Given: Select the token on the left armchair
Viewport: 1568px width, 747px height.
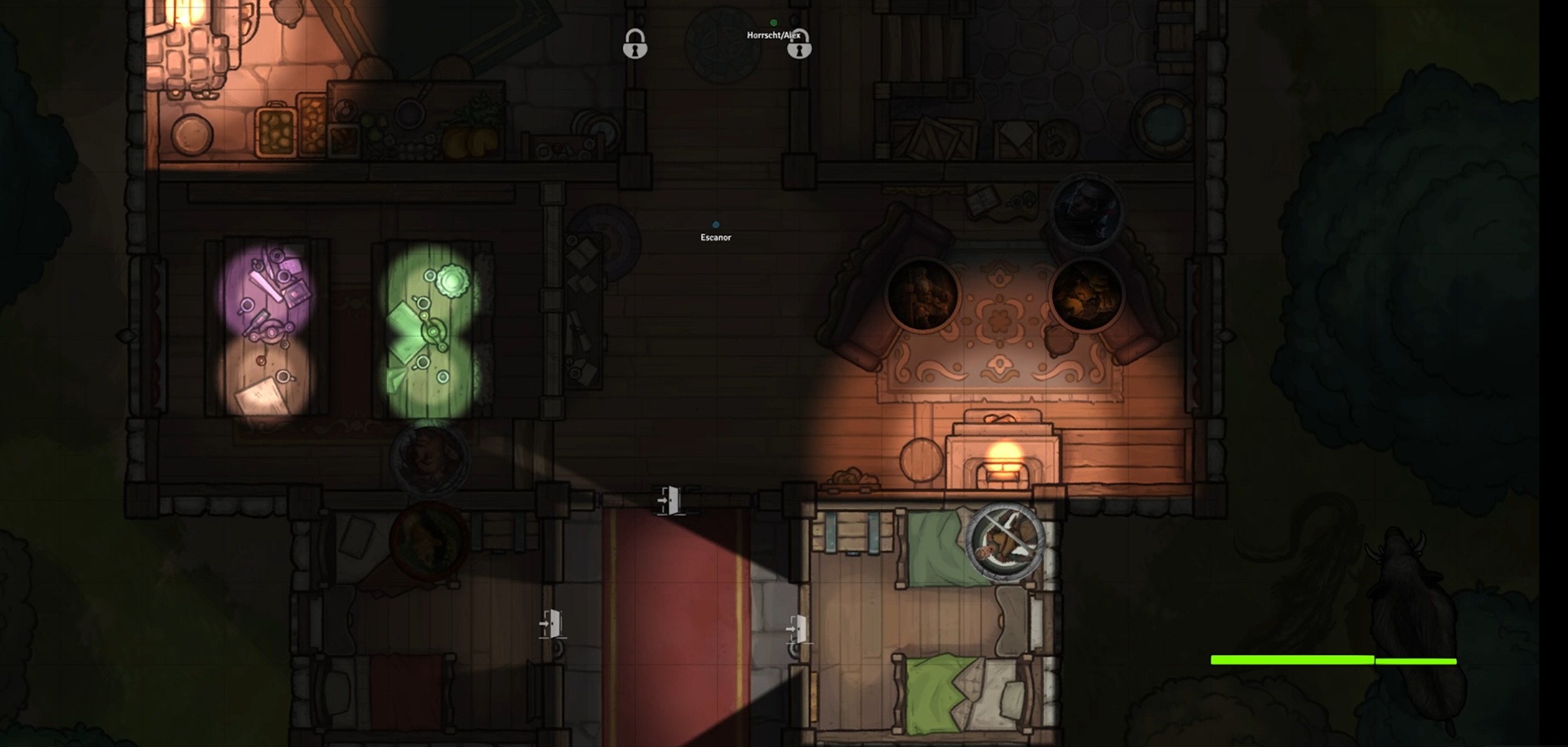Looking at the screenshot, I should click(923, 295).
